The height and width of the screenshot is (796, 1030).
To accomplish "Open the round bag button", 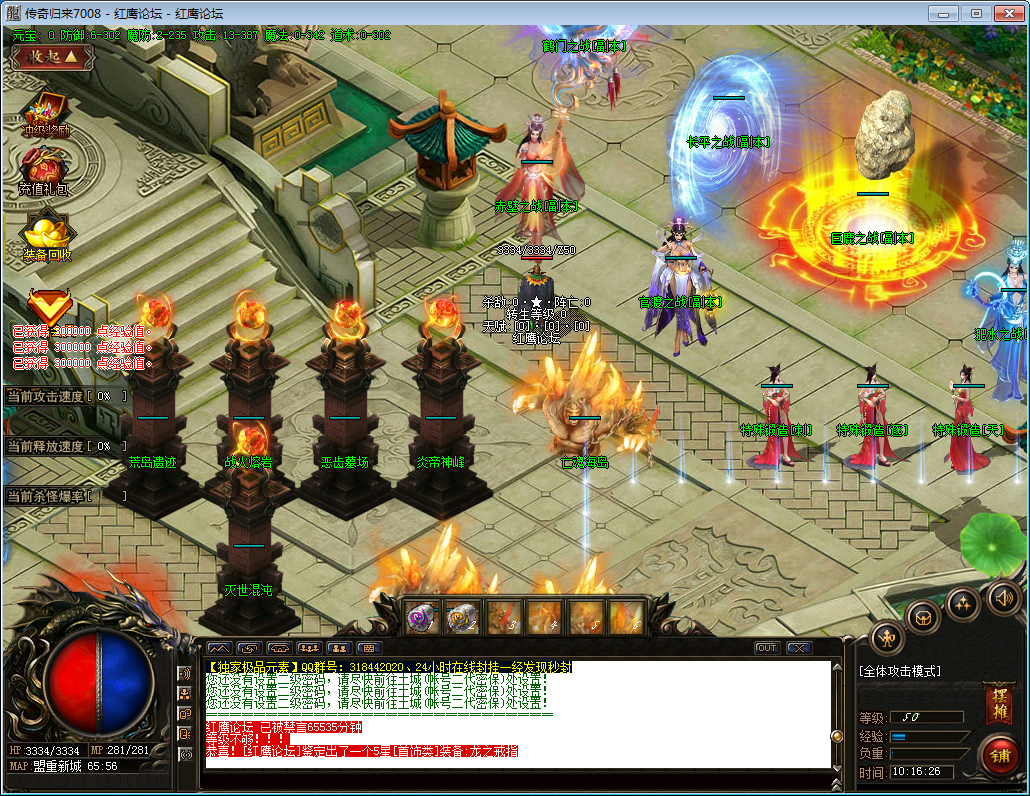I will pyautogui.click(x=923, y=615).
